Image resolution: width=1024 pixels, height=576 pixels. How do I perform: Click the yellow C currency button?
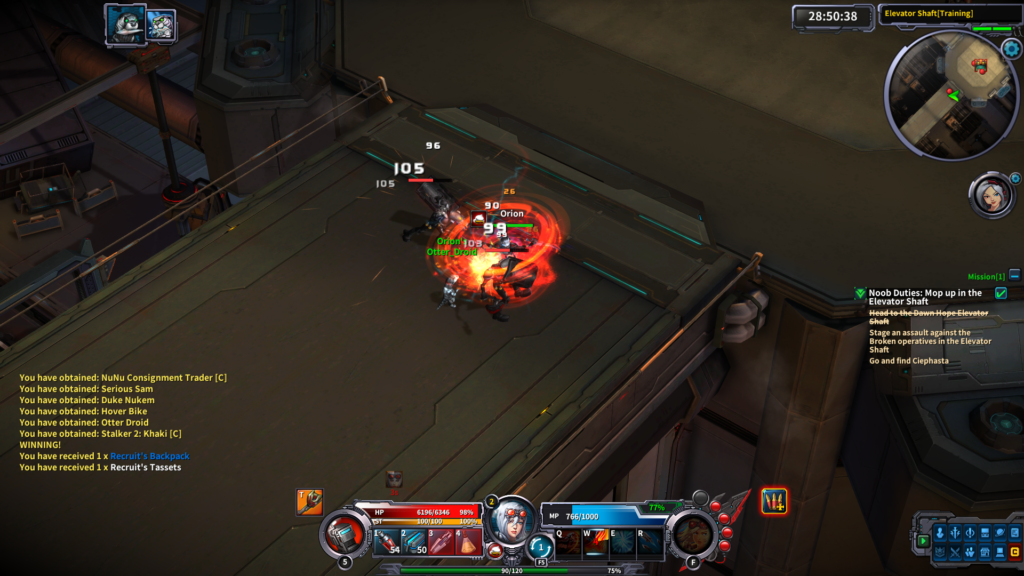(x=1014, y=552)
